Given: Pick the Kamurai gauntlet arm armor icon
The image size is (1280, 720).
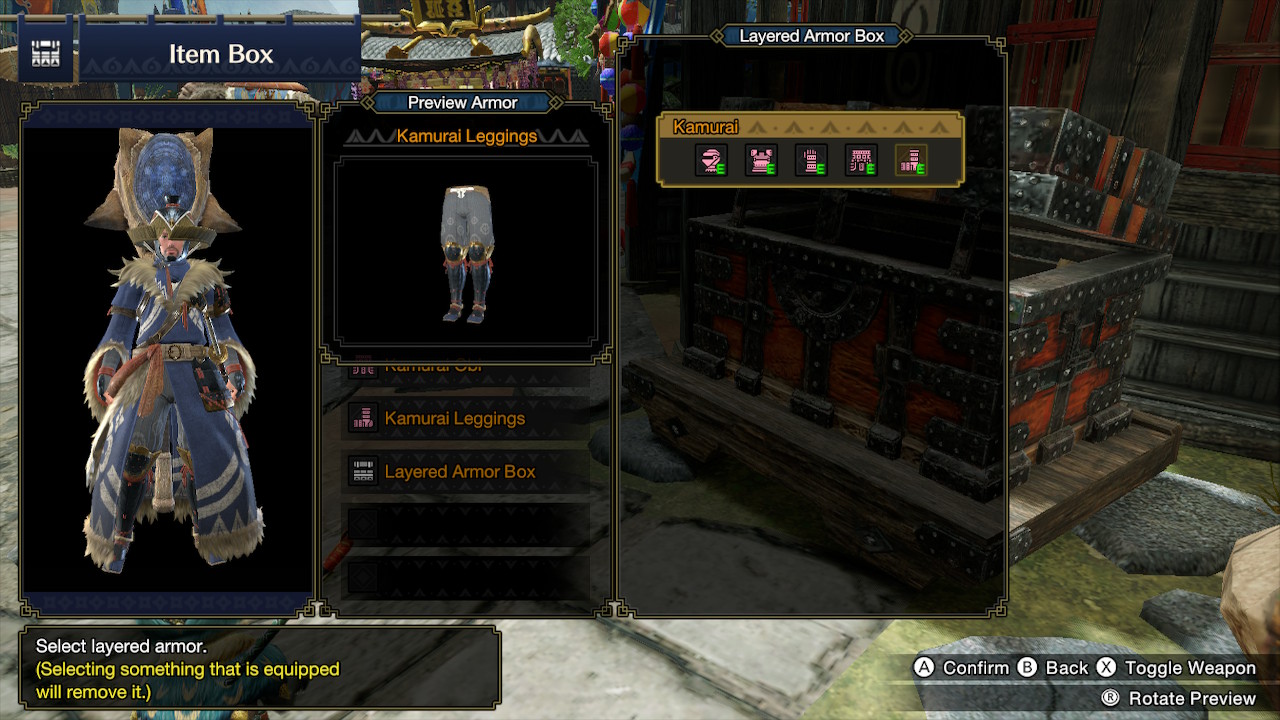Looking at the screenshot, I should (811, 160).
